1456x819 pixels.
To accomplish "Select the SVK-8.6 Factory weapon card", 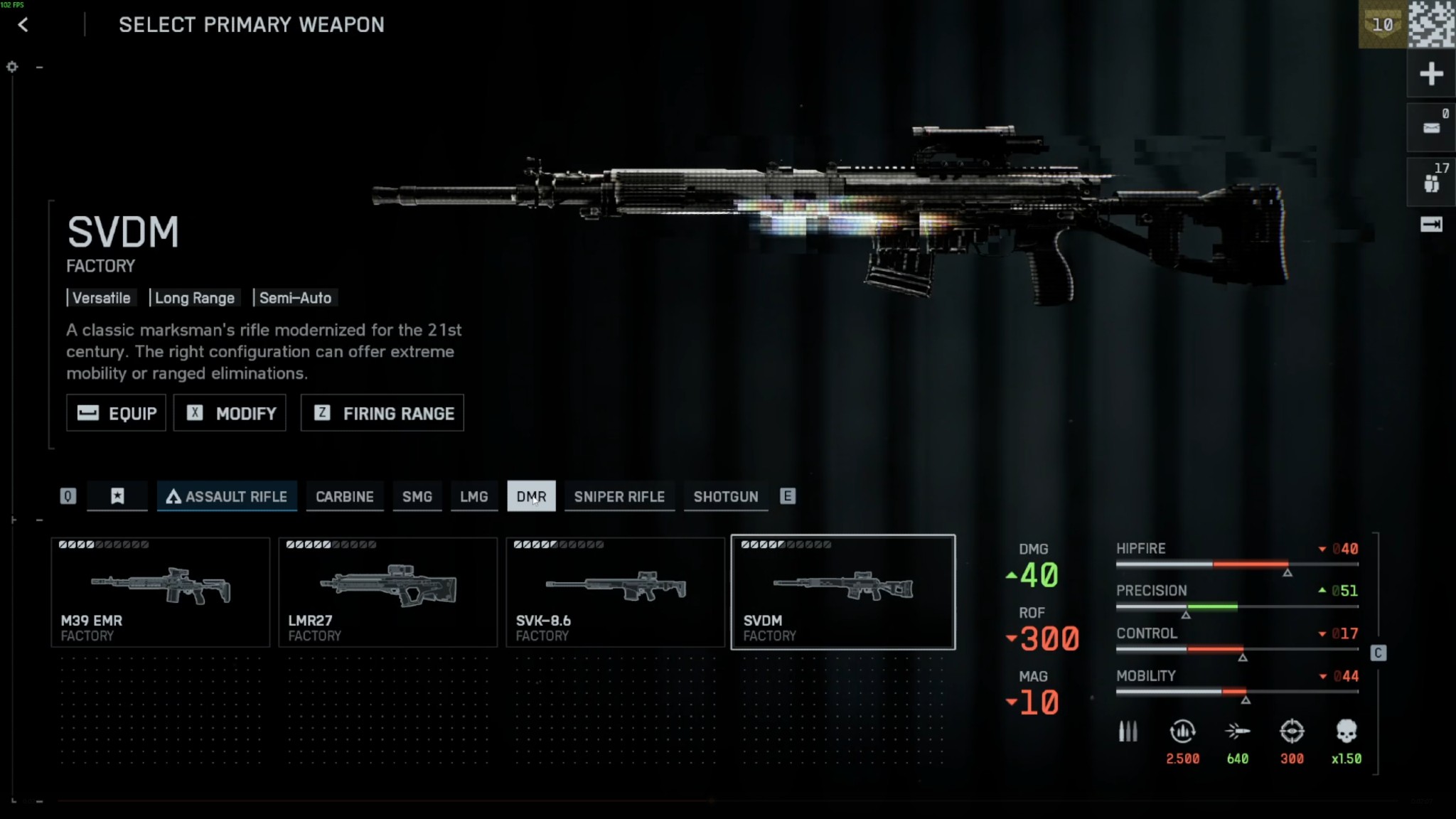I will pyautogui.click(x=614, y=591).
